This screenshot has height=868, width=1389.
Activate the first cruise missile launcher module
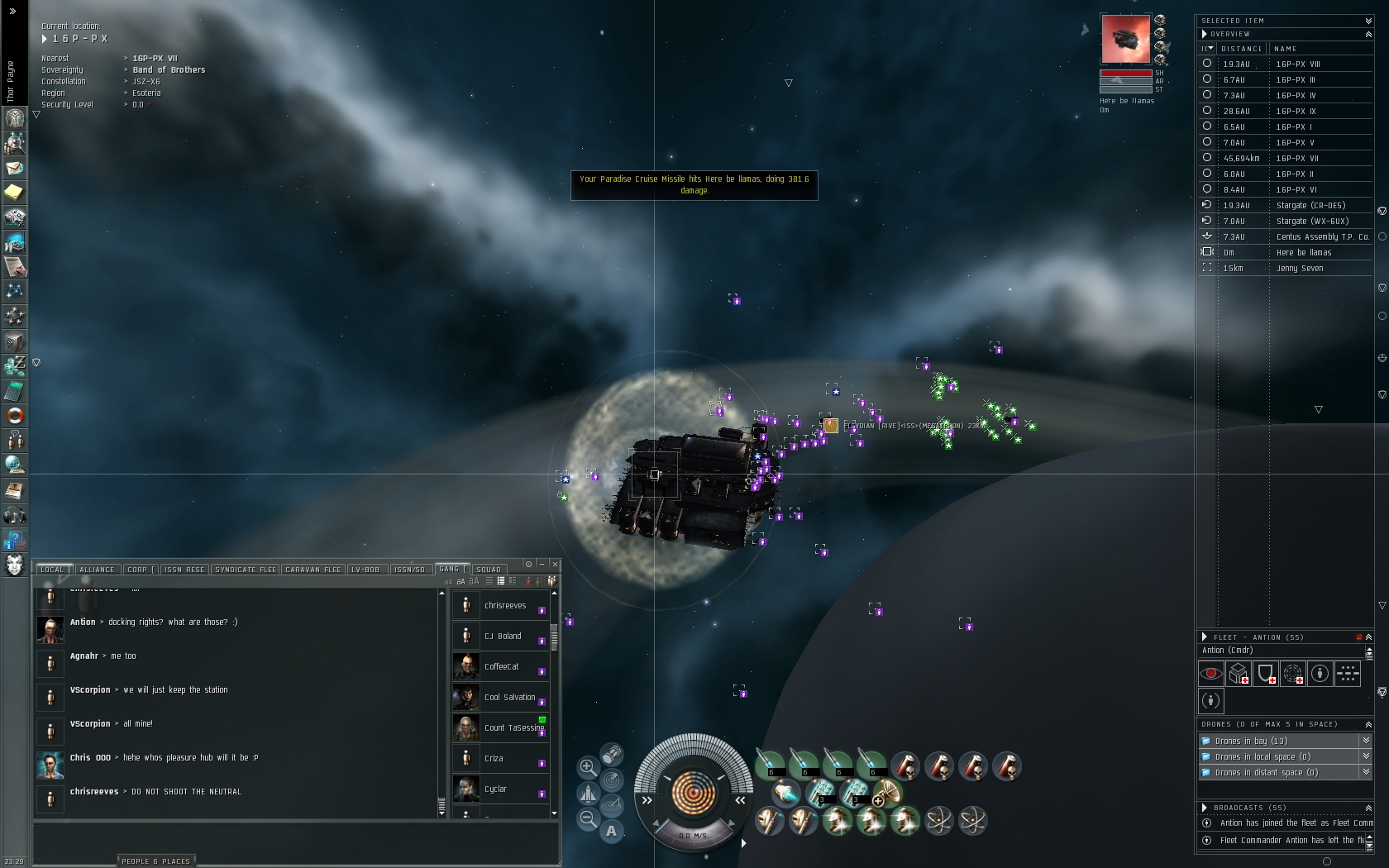(771, 765)
